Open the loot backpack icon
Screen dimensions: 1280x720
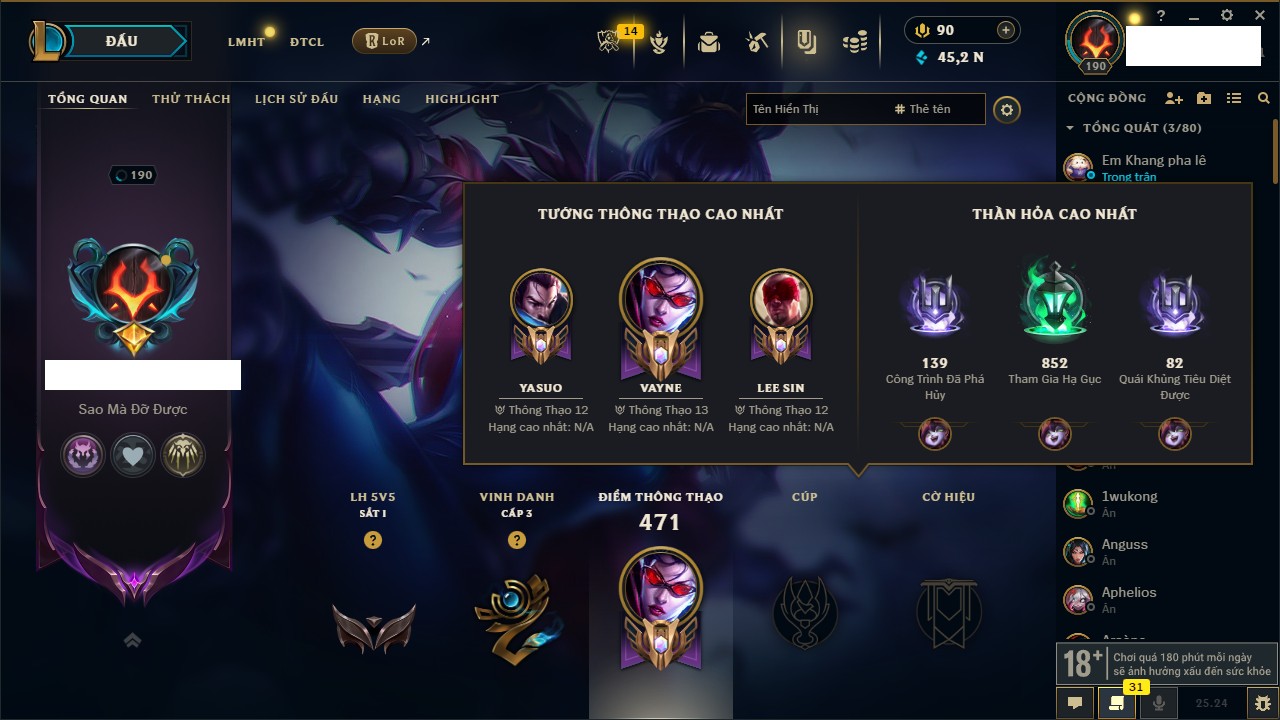[709, 42]
